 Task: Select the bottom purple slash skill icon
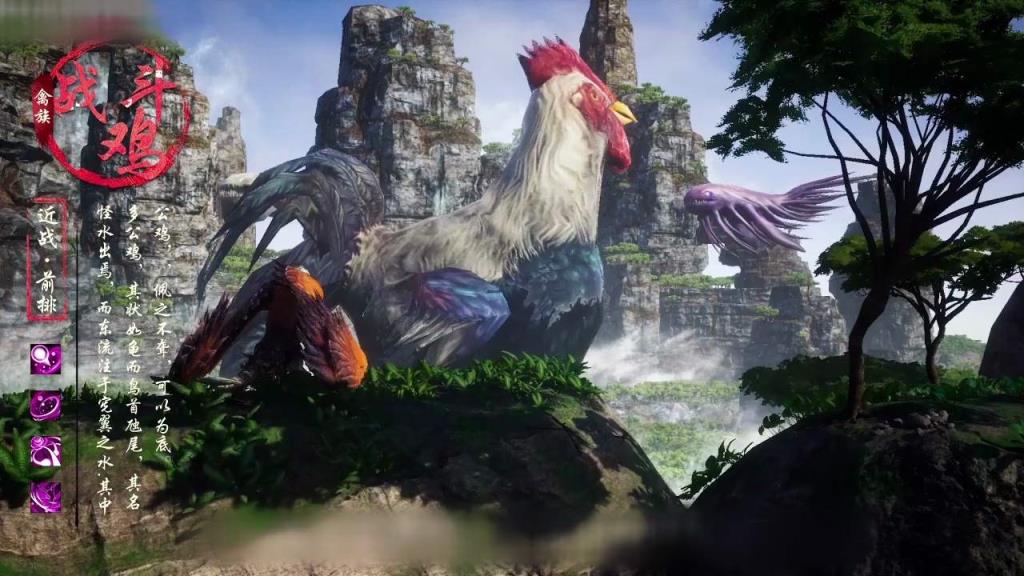45,496
